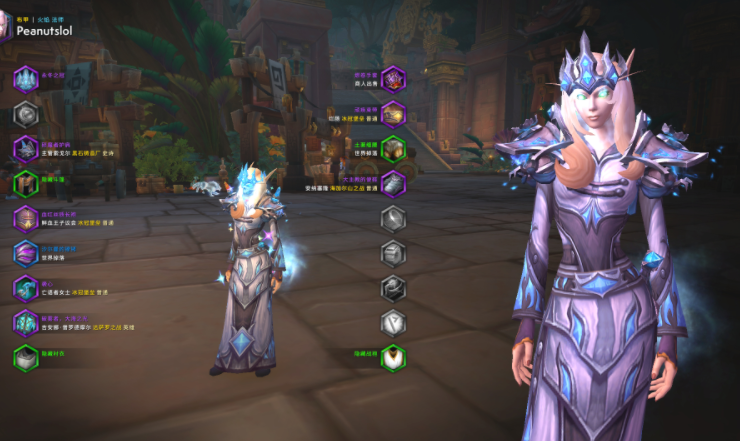This screenshot has height=441, width=740.
Task: Open the winged shoulder armor slot
Action: click(26, 149)
